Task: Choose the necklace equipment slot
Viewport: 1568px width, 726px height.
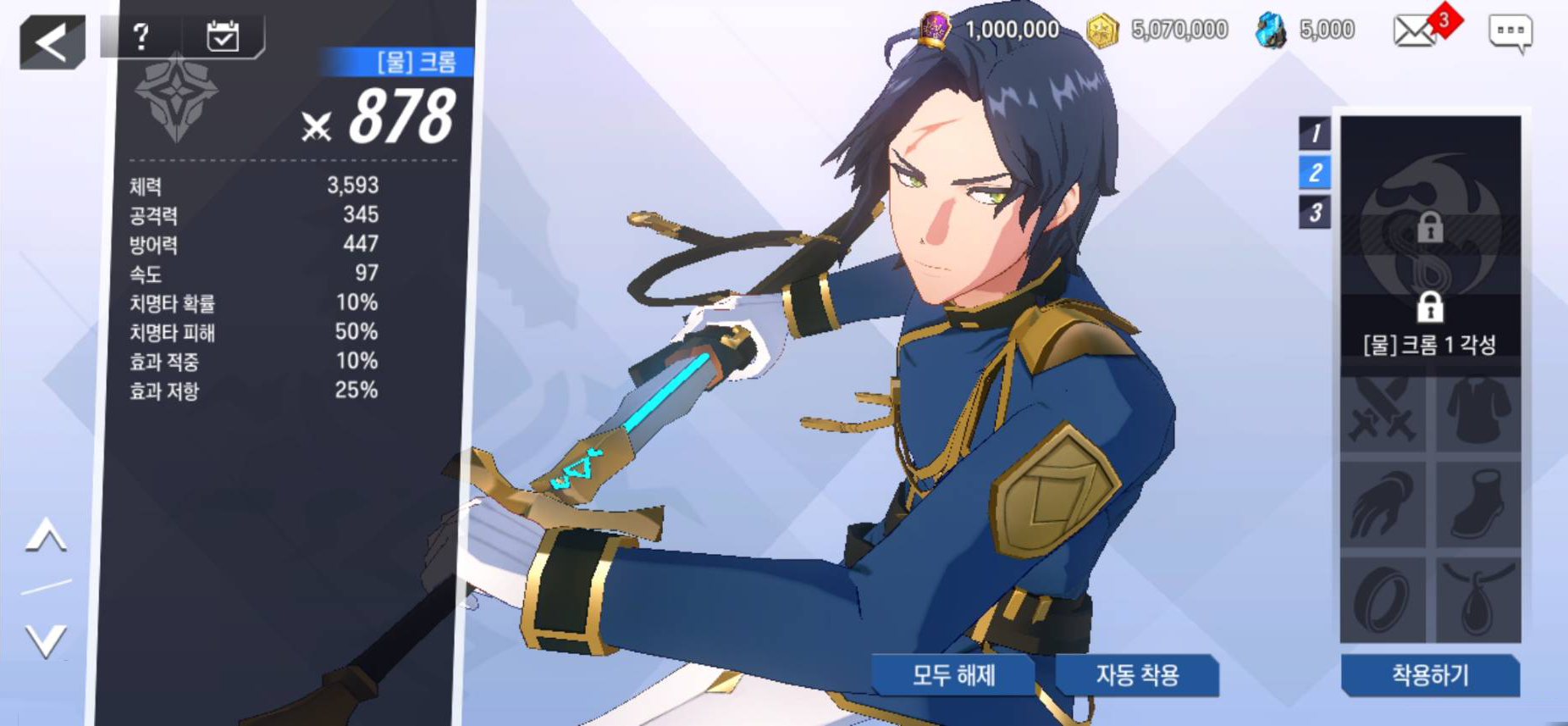Action: pyautogui.click(x=1478, y=599)
